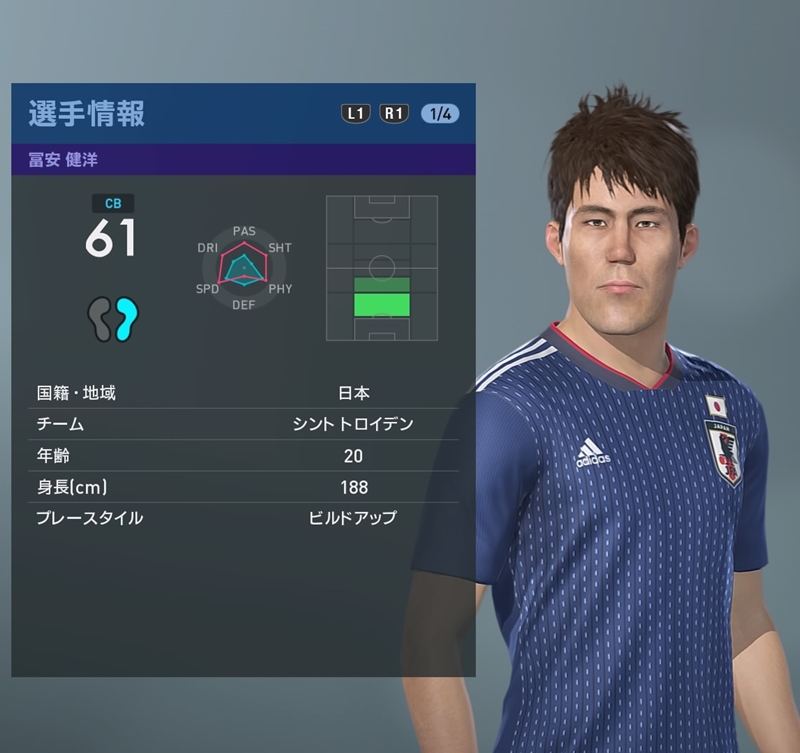Select the プレースタイル row
This screenshot has width=800, height=753.
coord(243,518)
